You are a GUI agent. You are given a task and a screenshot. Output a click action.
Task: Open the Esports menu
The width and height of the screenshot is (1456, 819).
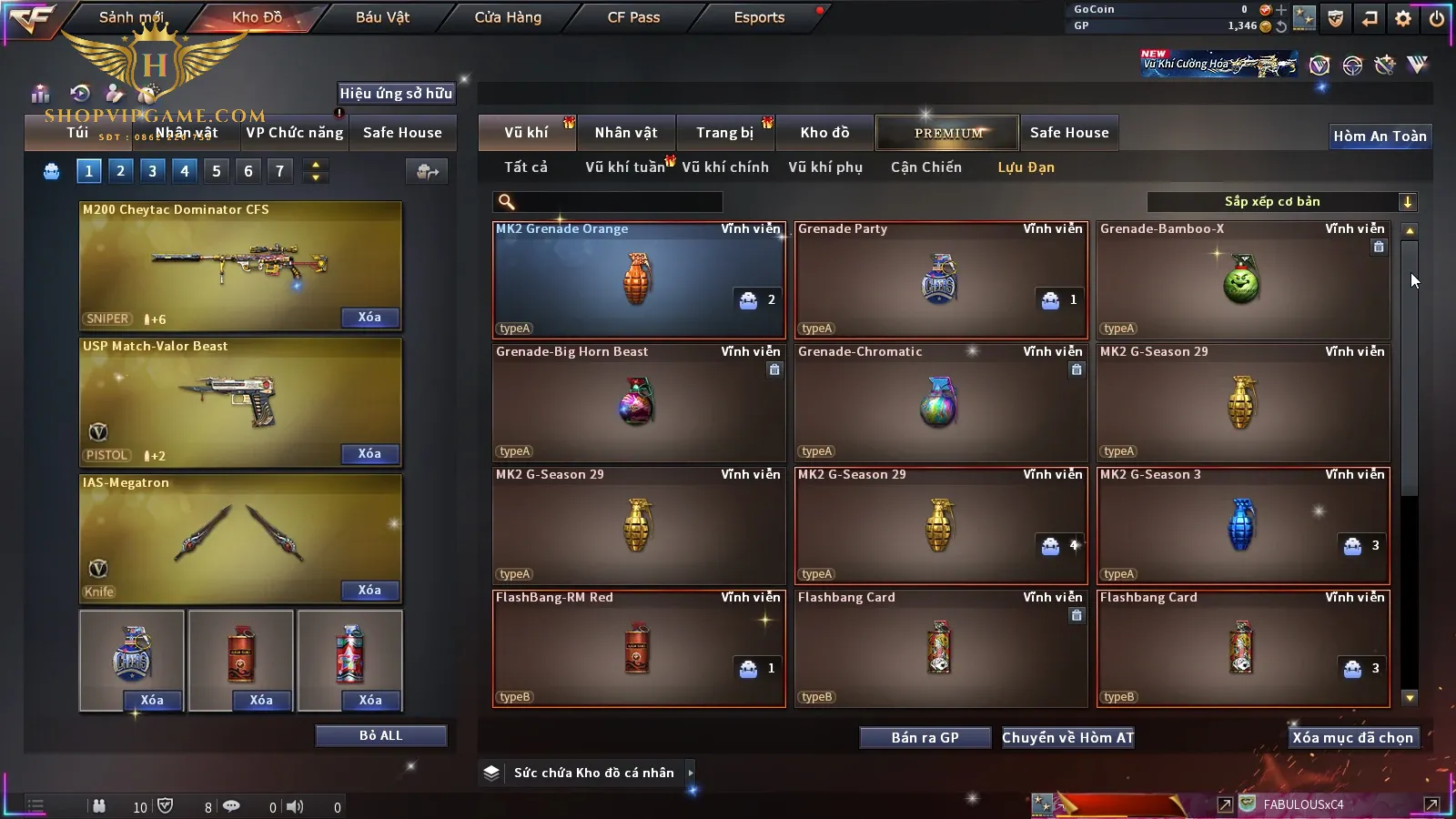pyautogui.click(x=759, y=17)
